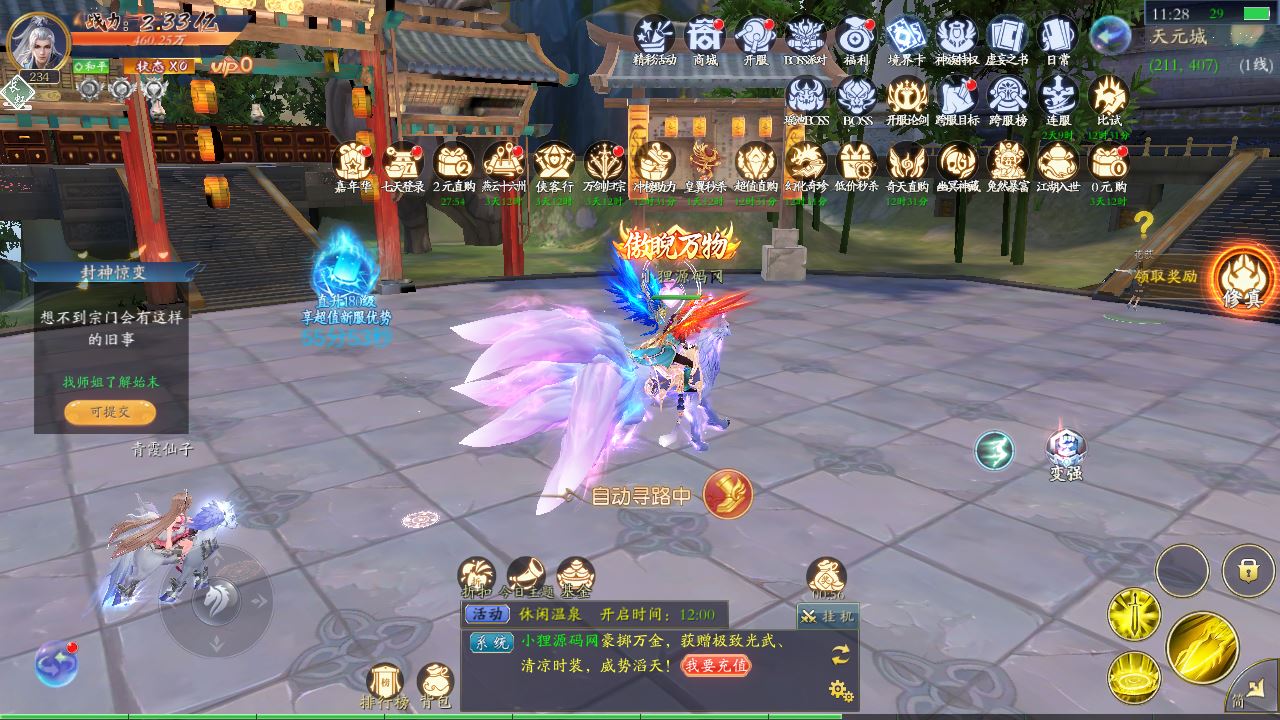Collapse the top icon bar with arrow bubble
Viewport: 1280px width, 720px height.
click(1110, 36)
